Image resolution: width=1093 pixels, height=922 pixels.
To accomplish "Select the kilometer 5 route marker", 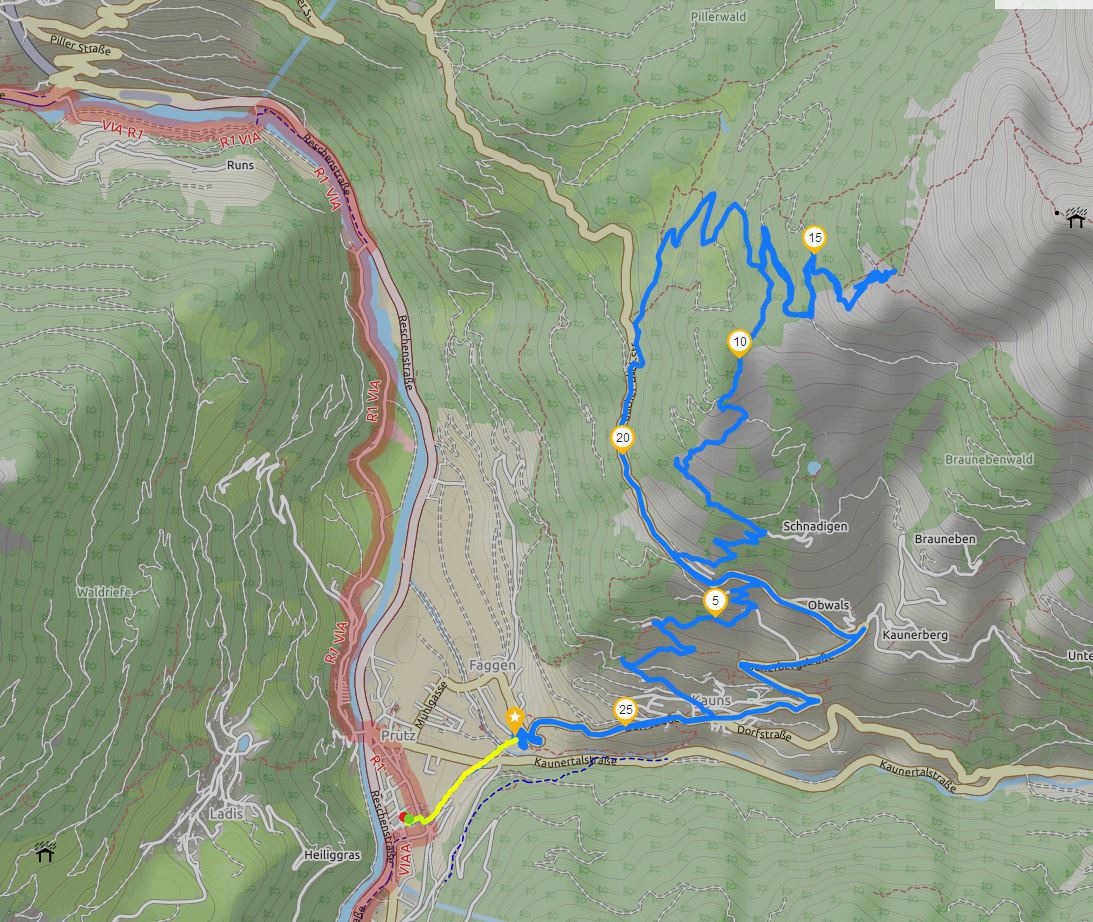I will [x=714, y=601].
